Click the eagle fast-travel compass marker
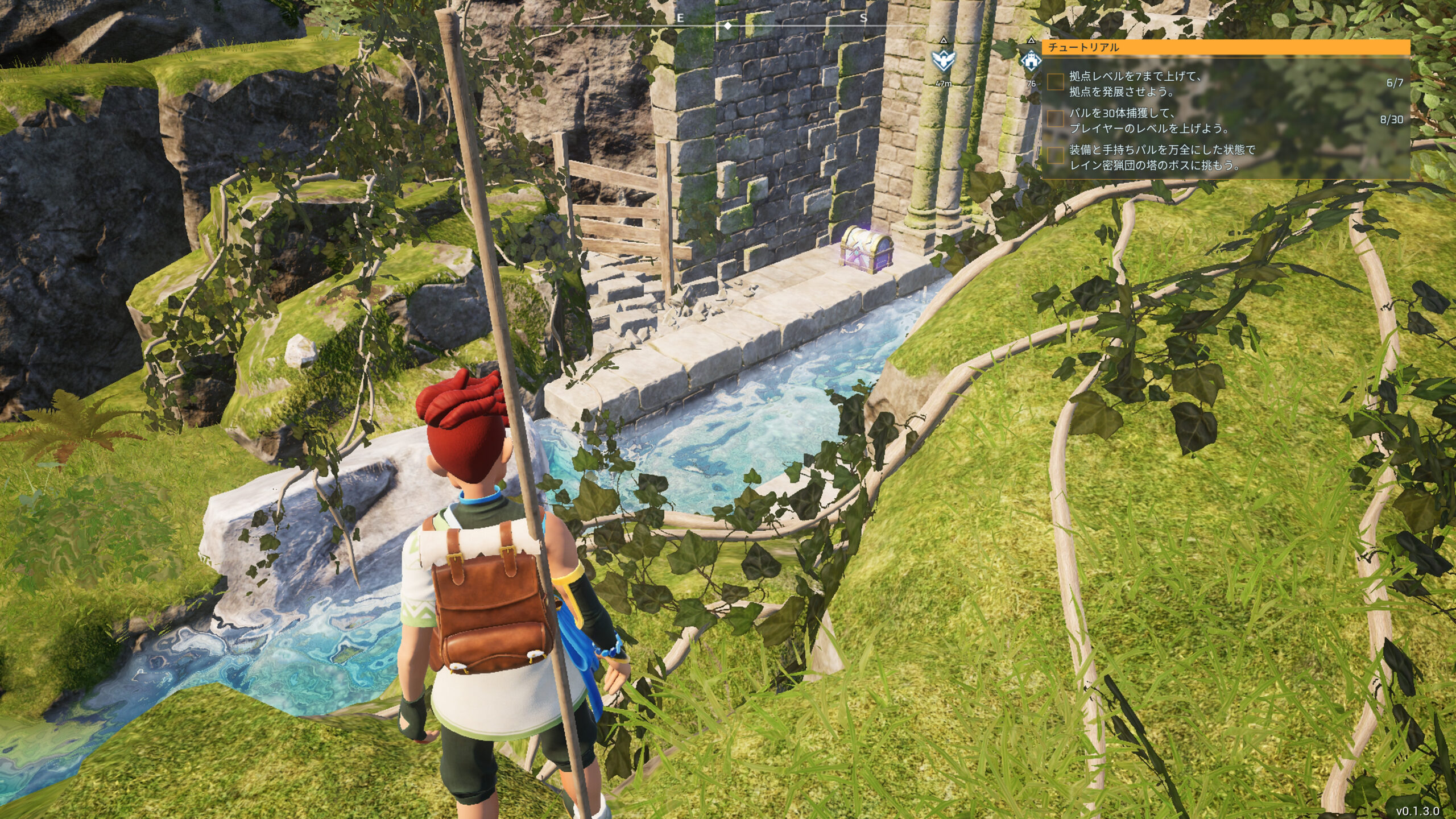 click(x=943, y=59)
